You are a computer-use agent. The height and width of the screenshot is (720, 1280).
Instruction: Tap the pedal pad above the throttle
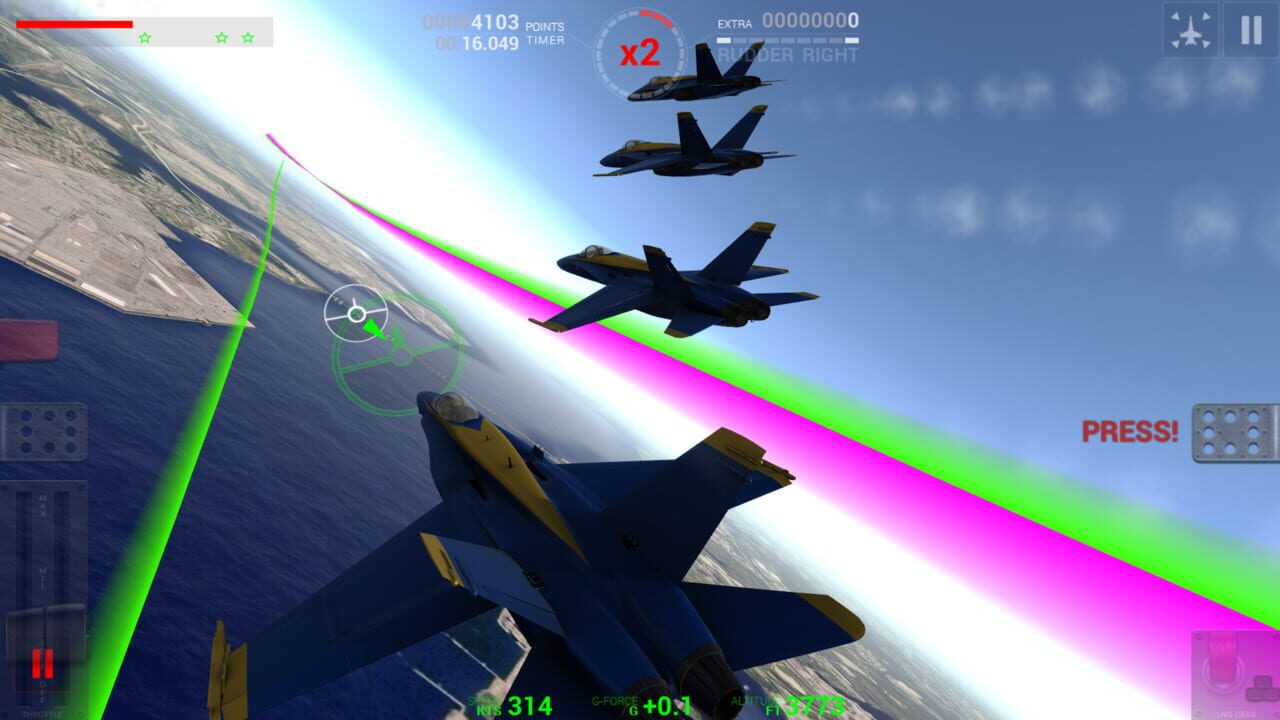(45, 434)
